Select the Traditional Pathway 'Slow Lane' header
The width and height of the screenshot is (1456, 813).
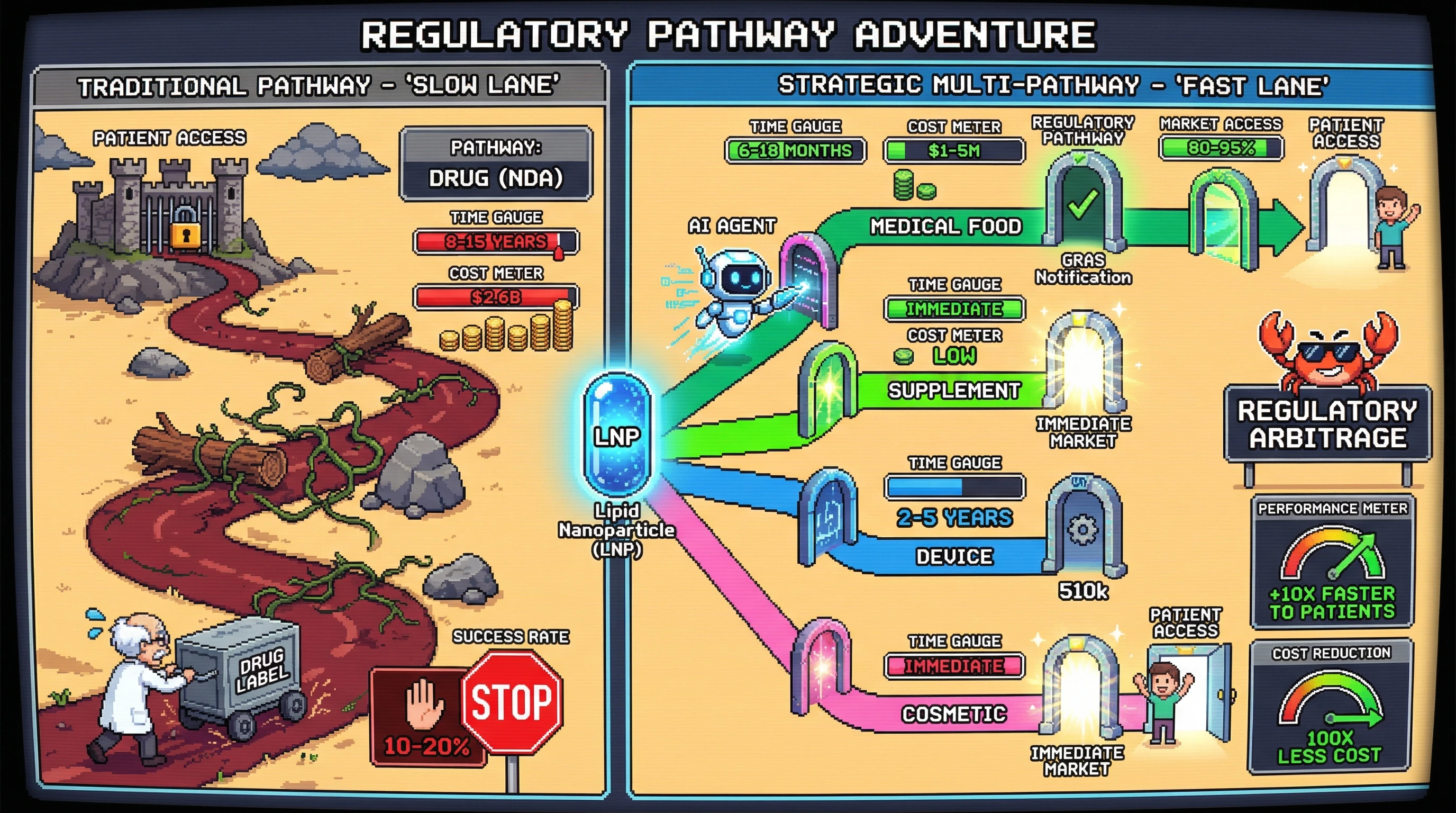(x=320, y=86)
